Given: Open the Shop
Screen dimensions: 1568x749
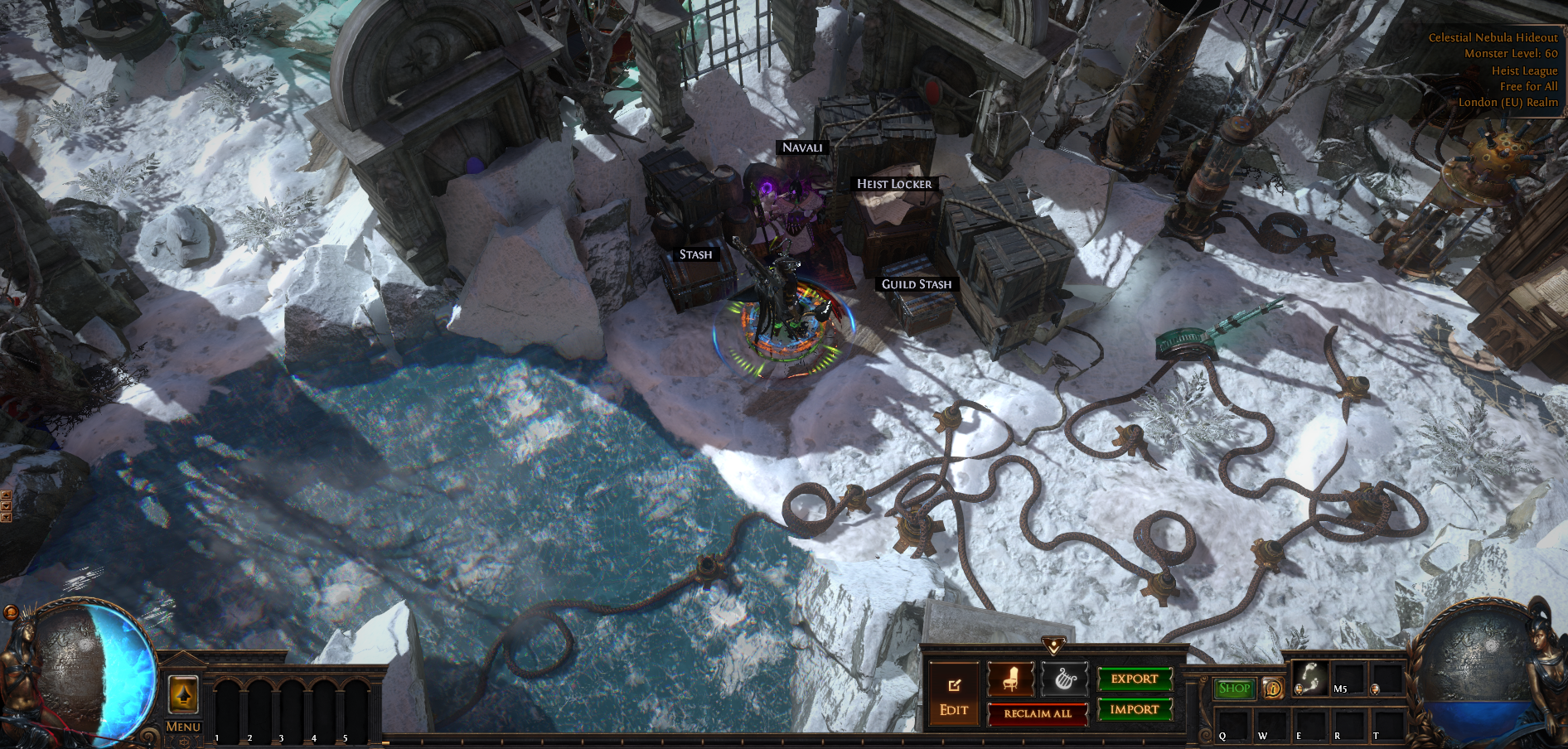Looking at the screenshot, I should (1234, 689).
